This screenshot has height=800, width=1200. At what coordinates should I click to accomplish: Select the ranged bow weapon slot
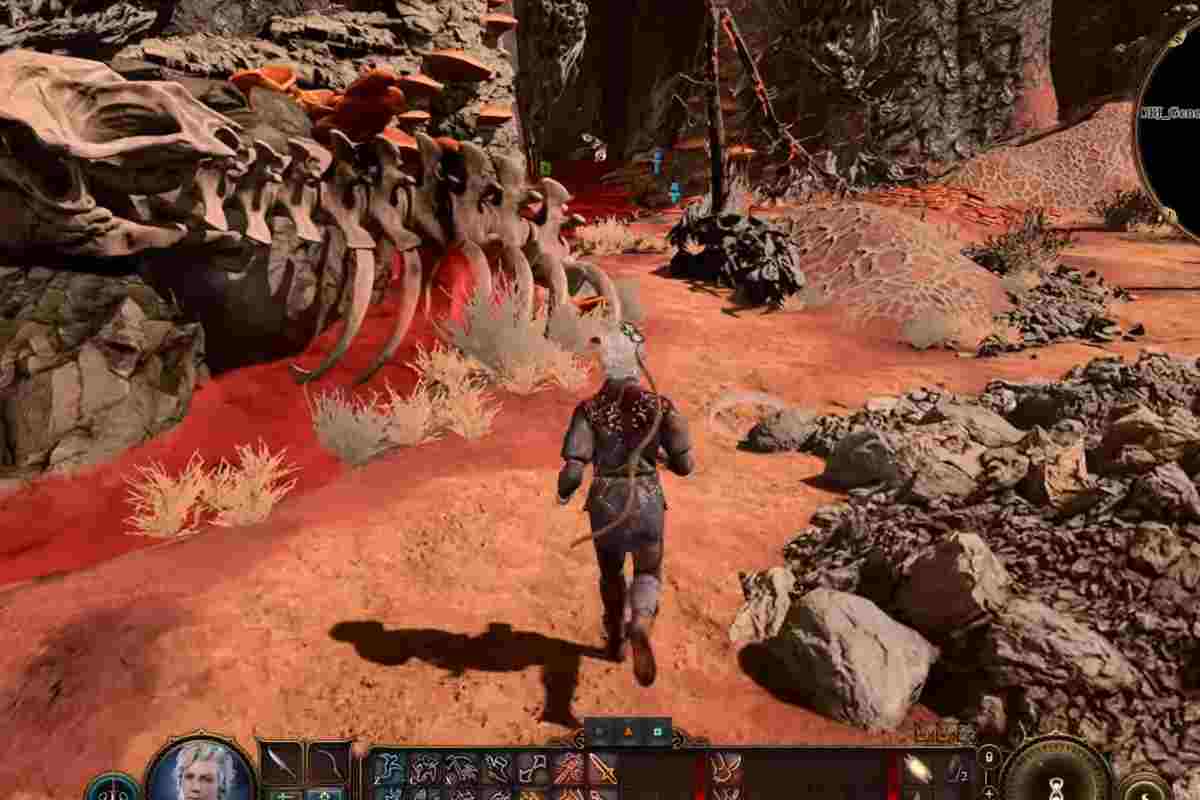(x=328, y=764)
